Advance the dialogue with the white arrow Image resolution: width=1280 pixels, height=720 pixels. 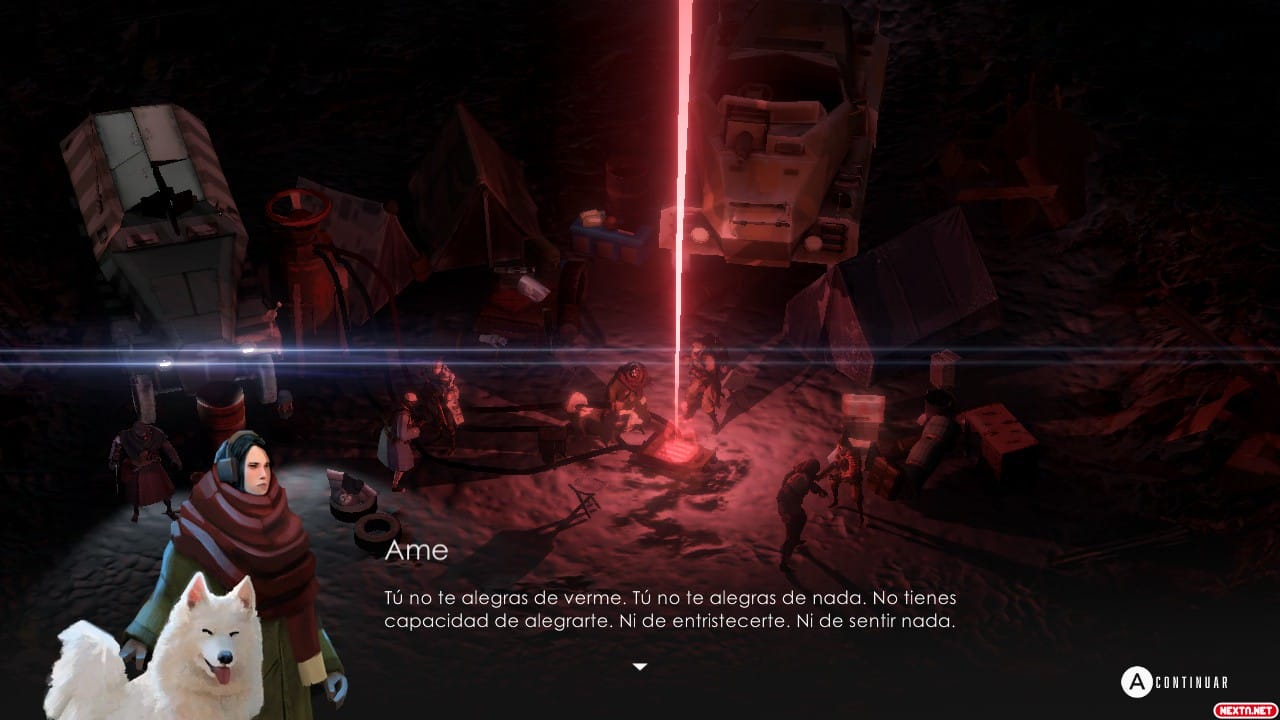640,666
